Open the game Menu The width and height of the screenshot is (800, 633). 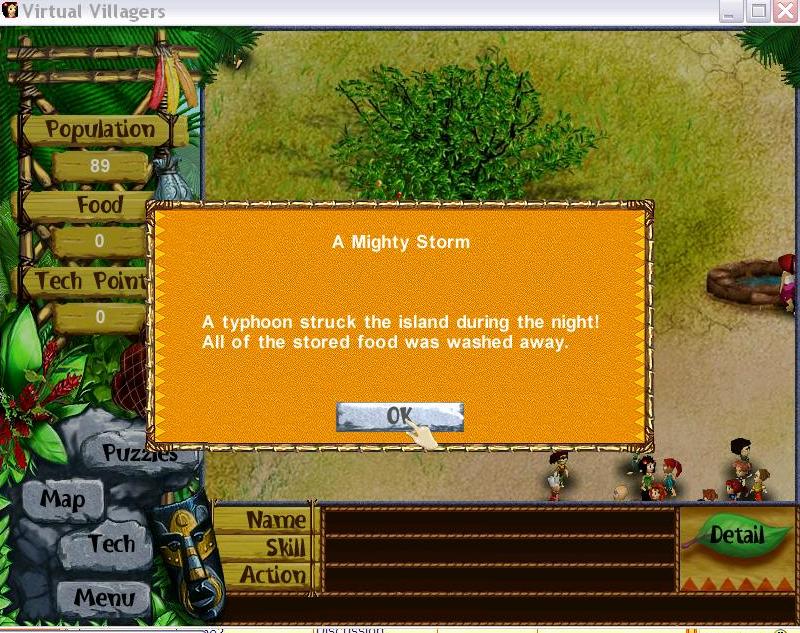tap(103, 598)
